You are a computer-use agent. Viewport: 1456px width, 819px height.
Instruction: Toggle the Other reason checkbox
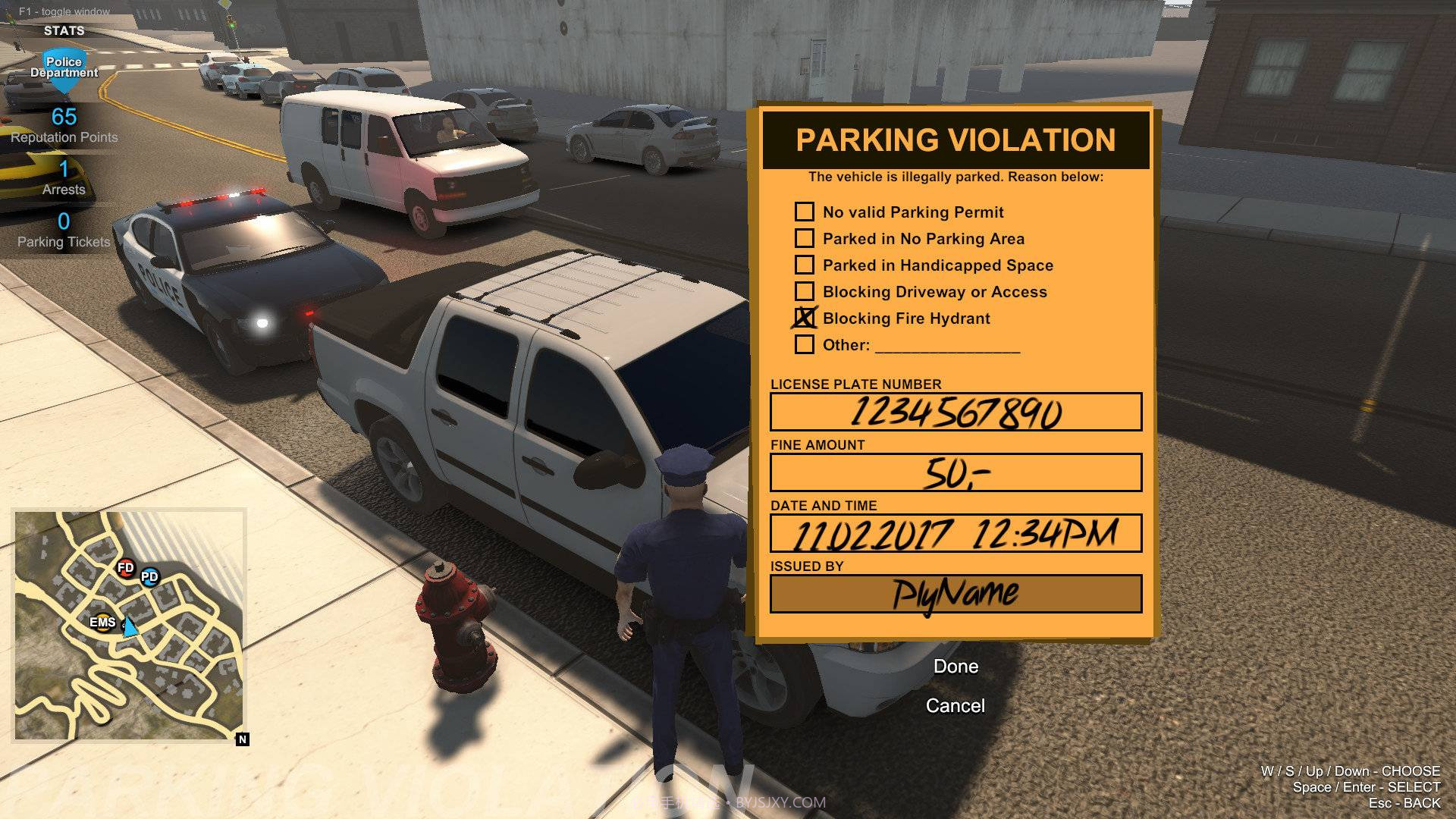[804, 344]
